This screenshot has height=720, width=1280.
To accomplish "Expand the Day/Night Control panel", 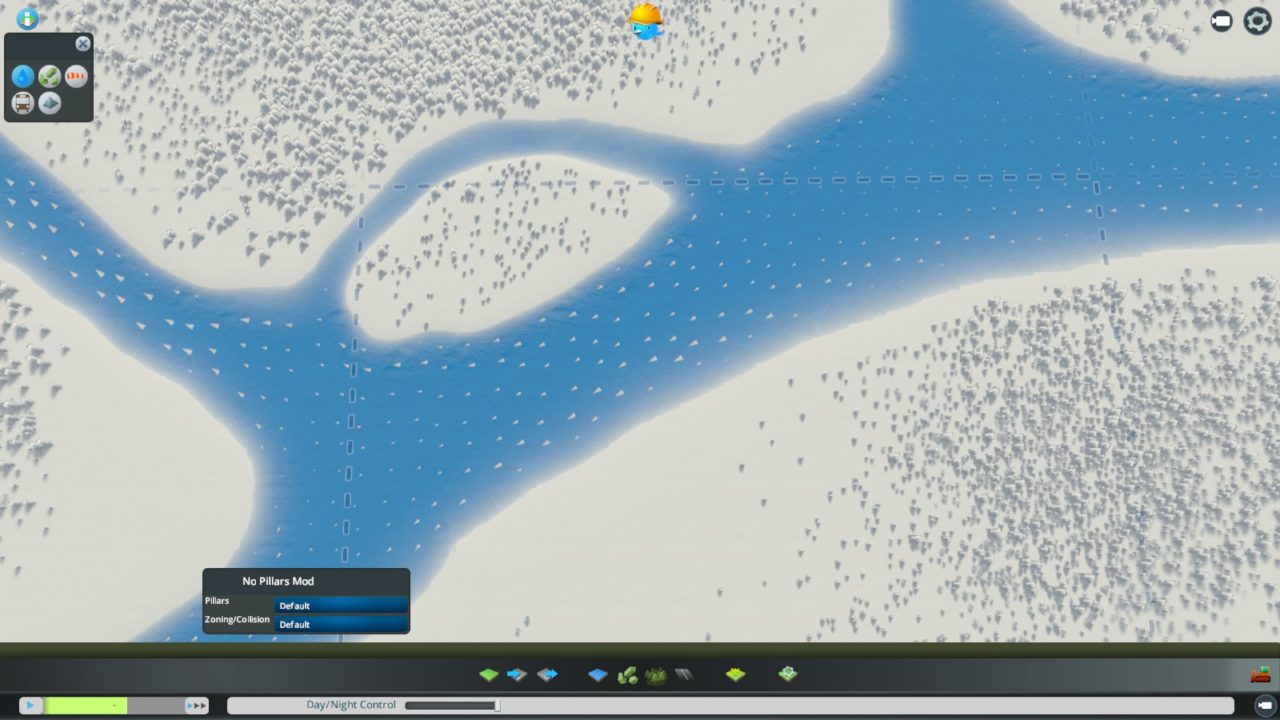I will [351, 704].
